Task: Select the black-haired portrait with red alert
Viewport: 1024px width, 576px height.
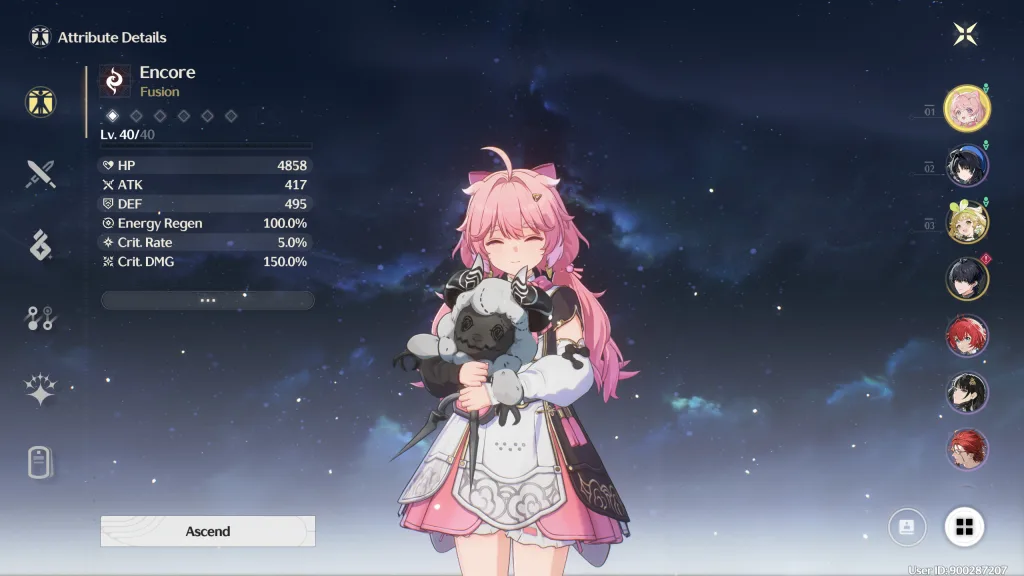Action: click(967, 278)
